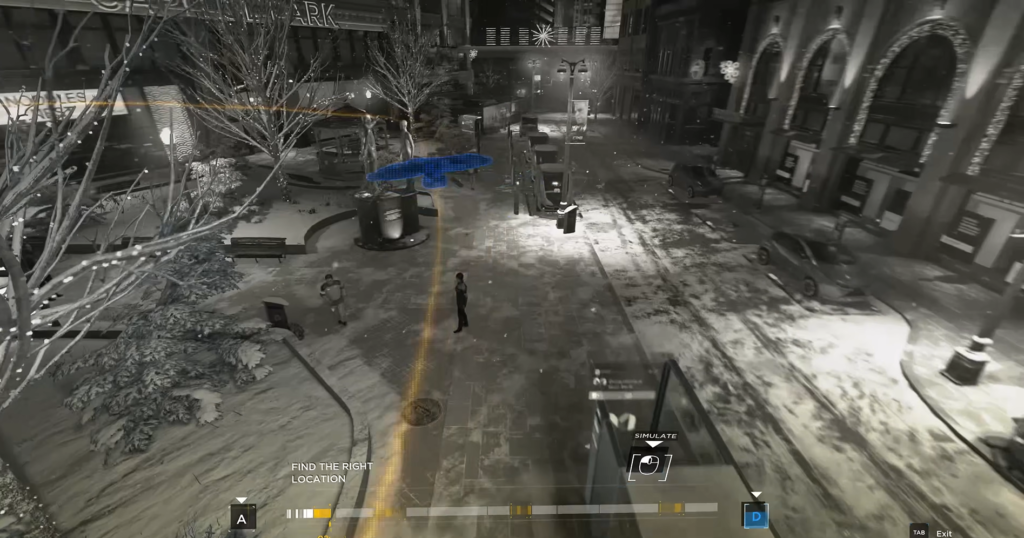Viewport: 1024px width, 538px height.
Task: Click the Exit label
Action: [944, 533]
